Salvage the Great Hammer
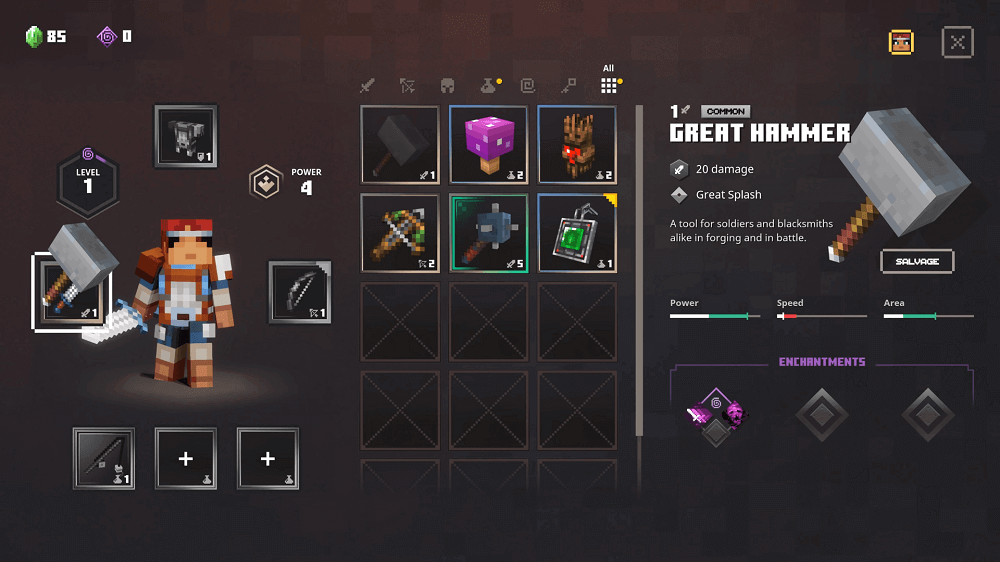This screenshot has width=1000, height=562. point(917,261)
